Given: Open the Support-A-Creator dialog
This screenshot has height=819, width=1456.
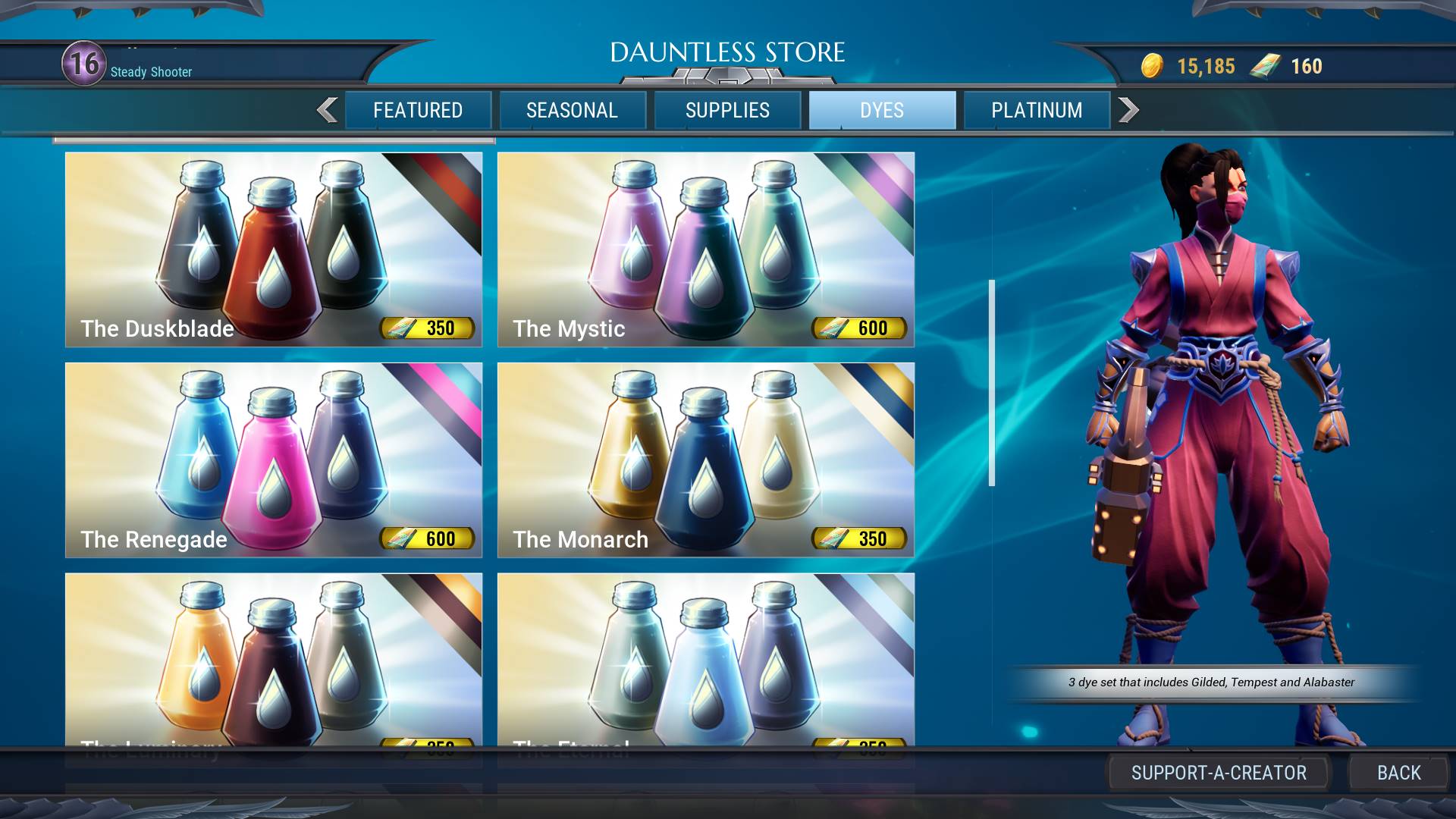Looking at the screenshot, I should [x=1219, y=773].
